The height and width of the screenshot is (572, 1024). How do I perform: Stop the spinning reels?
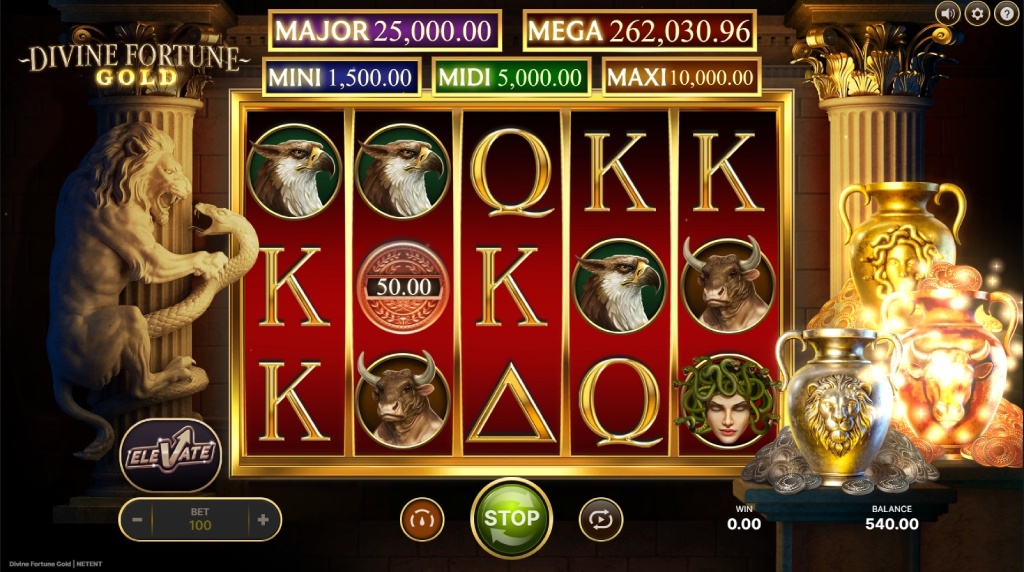click(511, 518)
